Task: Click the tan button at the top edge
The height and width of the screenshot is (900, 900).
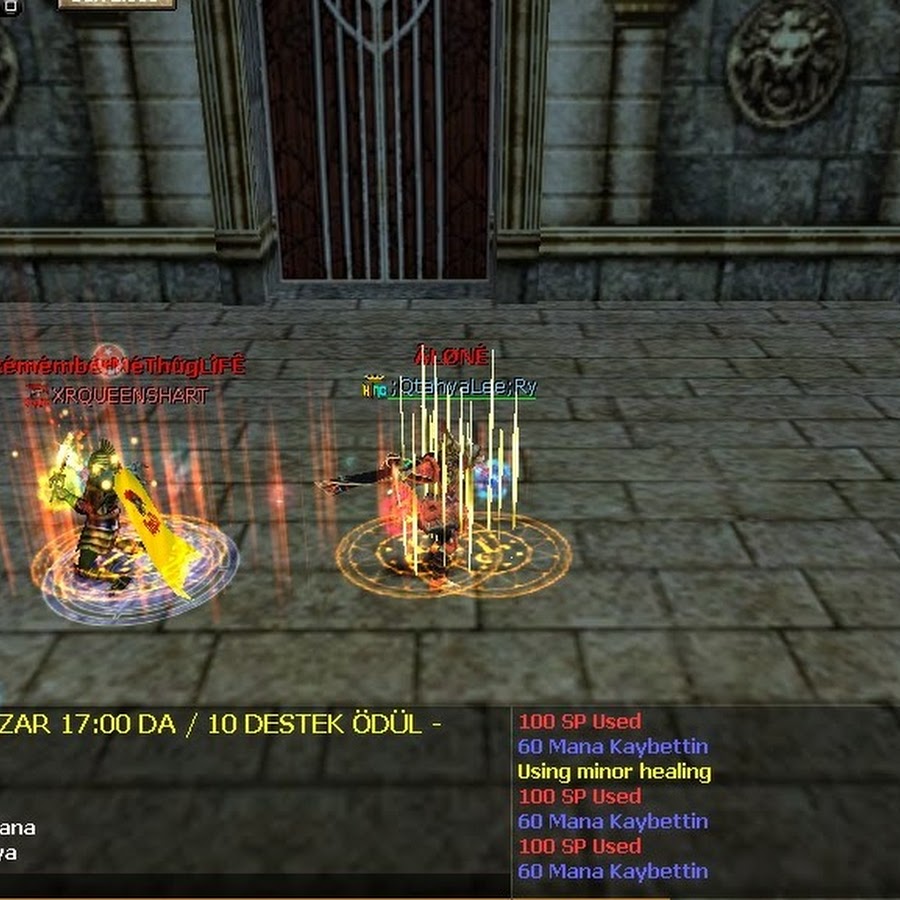Action: [116, 4]
